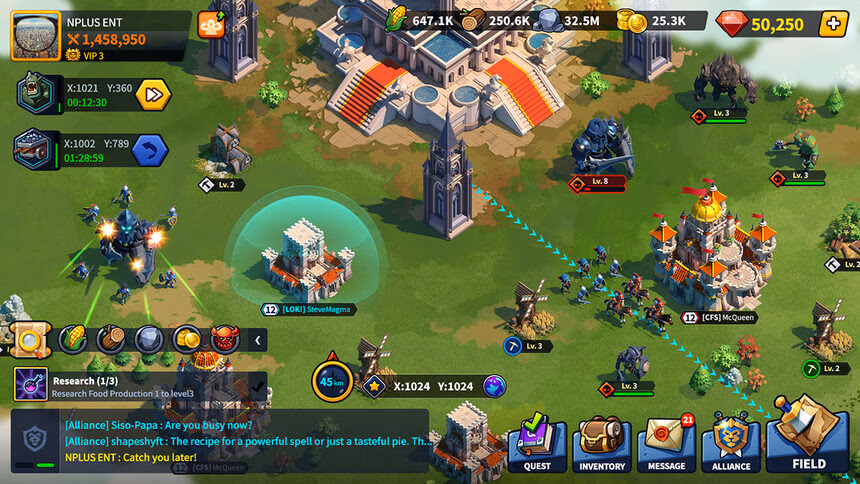
Task: Open the magnifying glass map search
Action: coord(28,340)
